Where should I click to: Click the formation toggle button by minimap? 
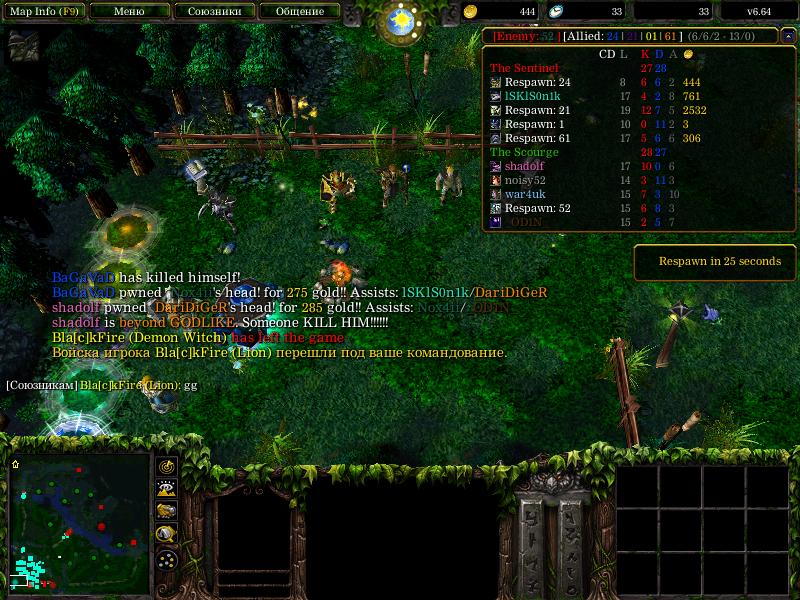coord(166,559)
